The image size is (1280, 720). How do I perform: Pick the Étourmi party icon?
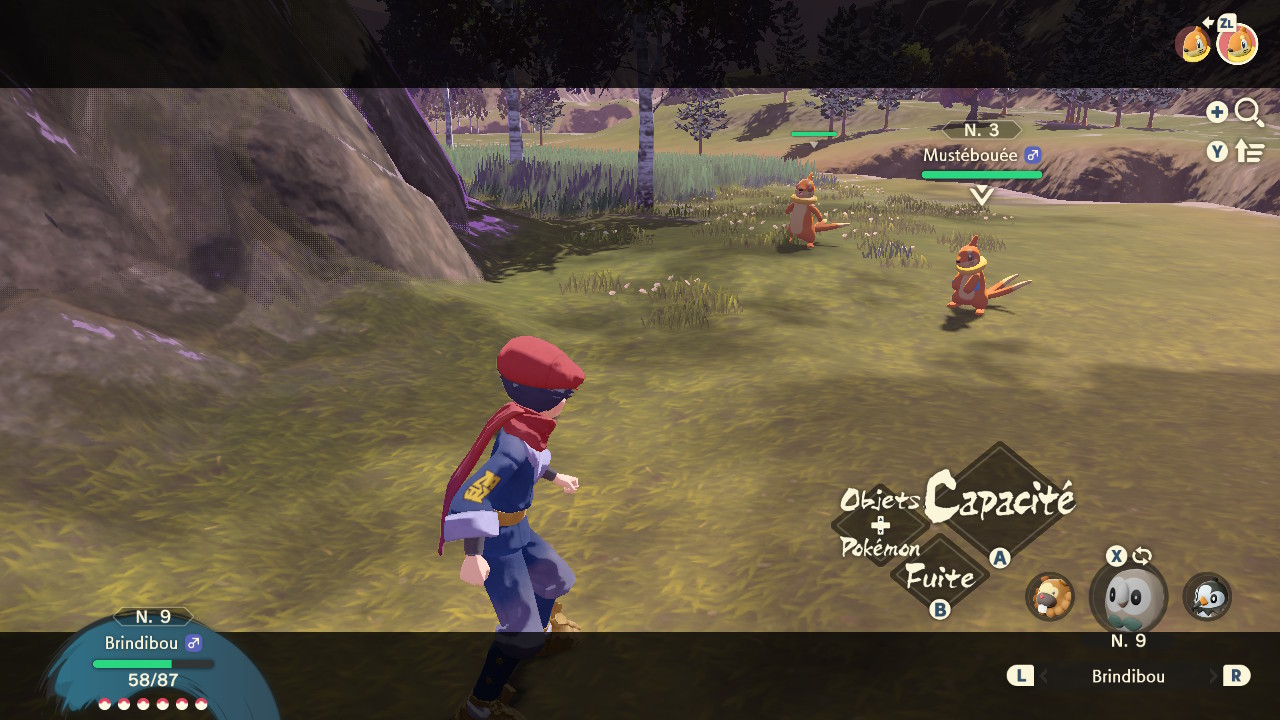(1207, 597)
